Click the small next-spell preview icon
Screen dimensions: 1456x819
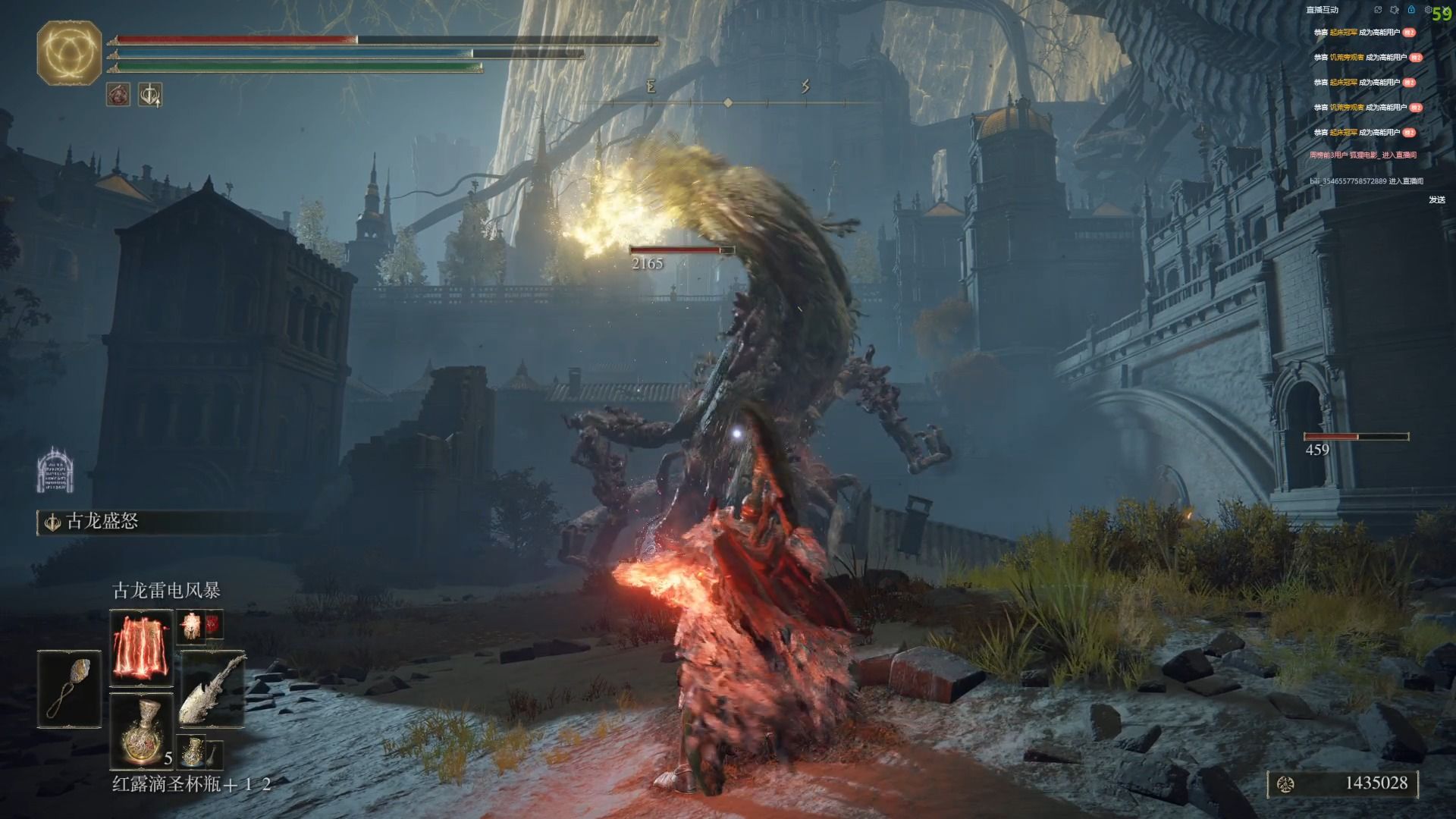click(190, 626)
